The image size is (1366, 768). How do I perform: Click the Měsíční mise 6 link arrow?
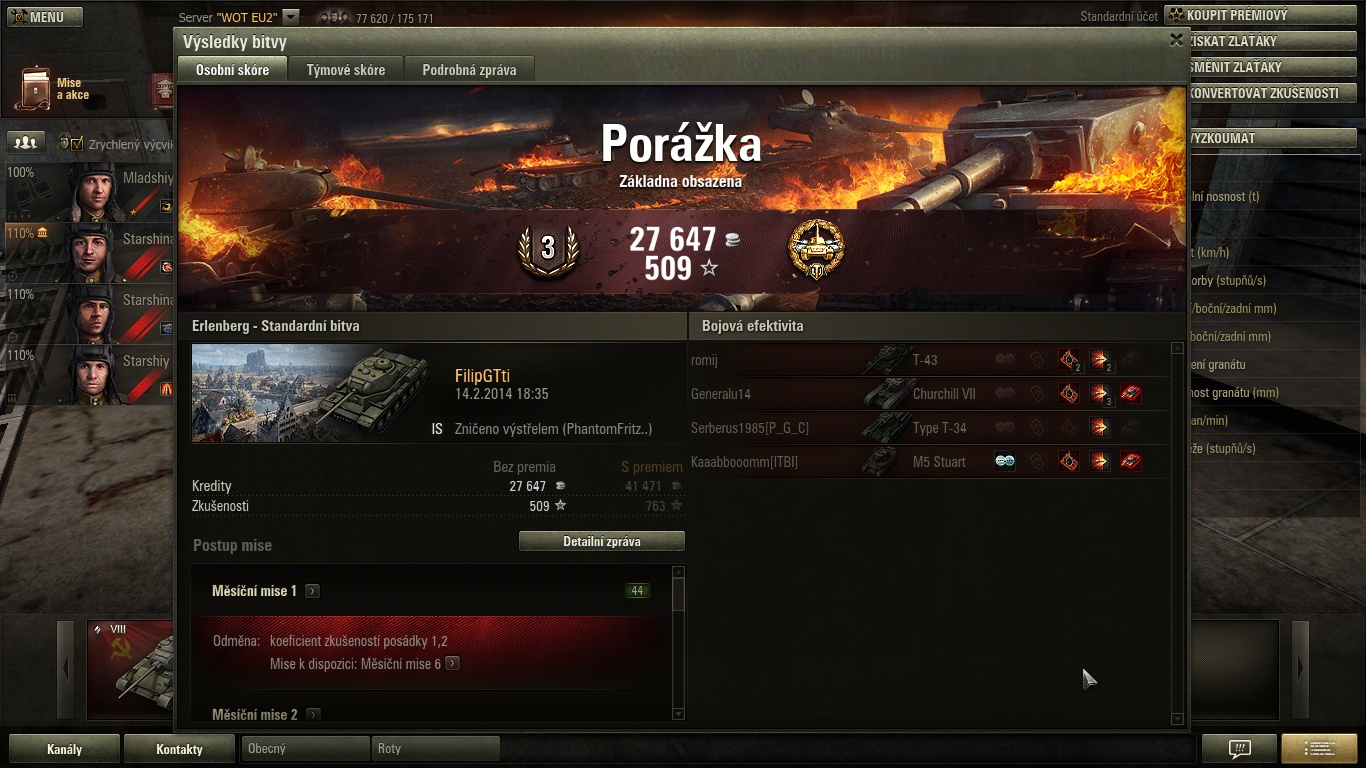point(453,663)
